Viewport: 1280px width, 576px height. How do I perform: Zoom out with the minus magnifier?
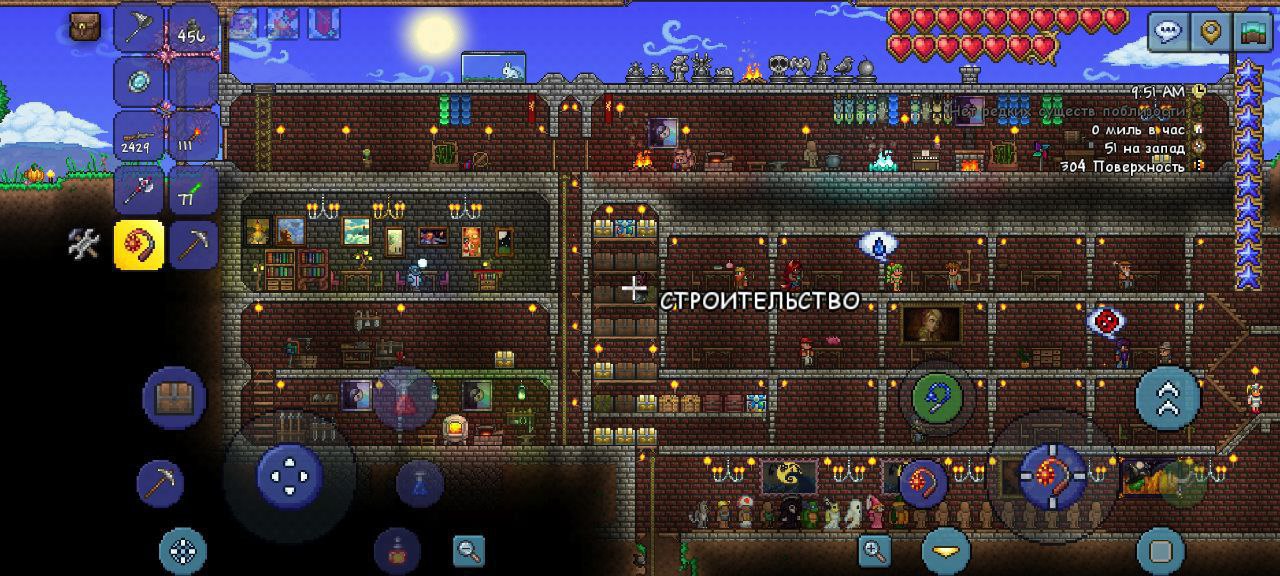click(467, 549)
